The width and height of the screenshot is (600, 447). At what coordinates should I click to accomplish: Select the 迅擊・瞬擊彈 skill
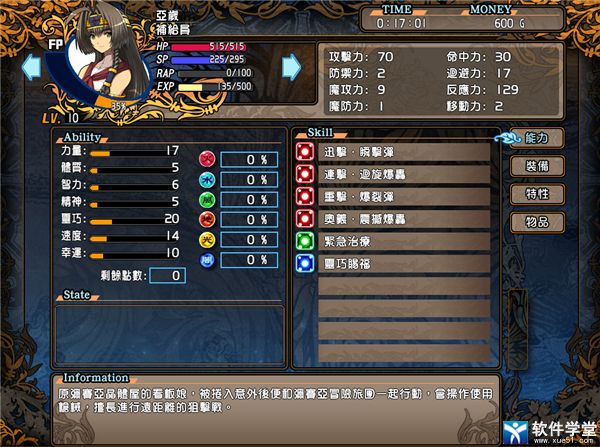(x=395, y=152)
